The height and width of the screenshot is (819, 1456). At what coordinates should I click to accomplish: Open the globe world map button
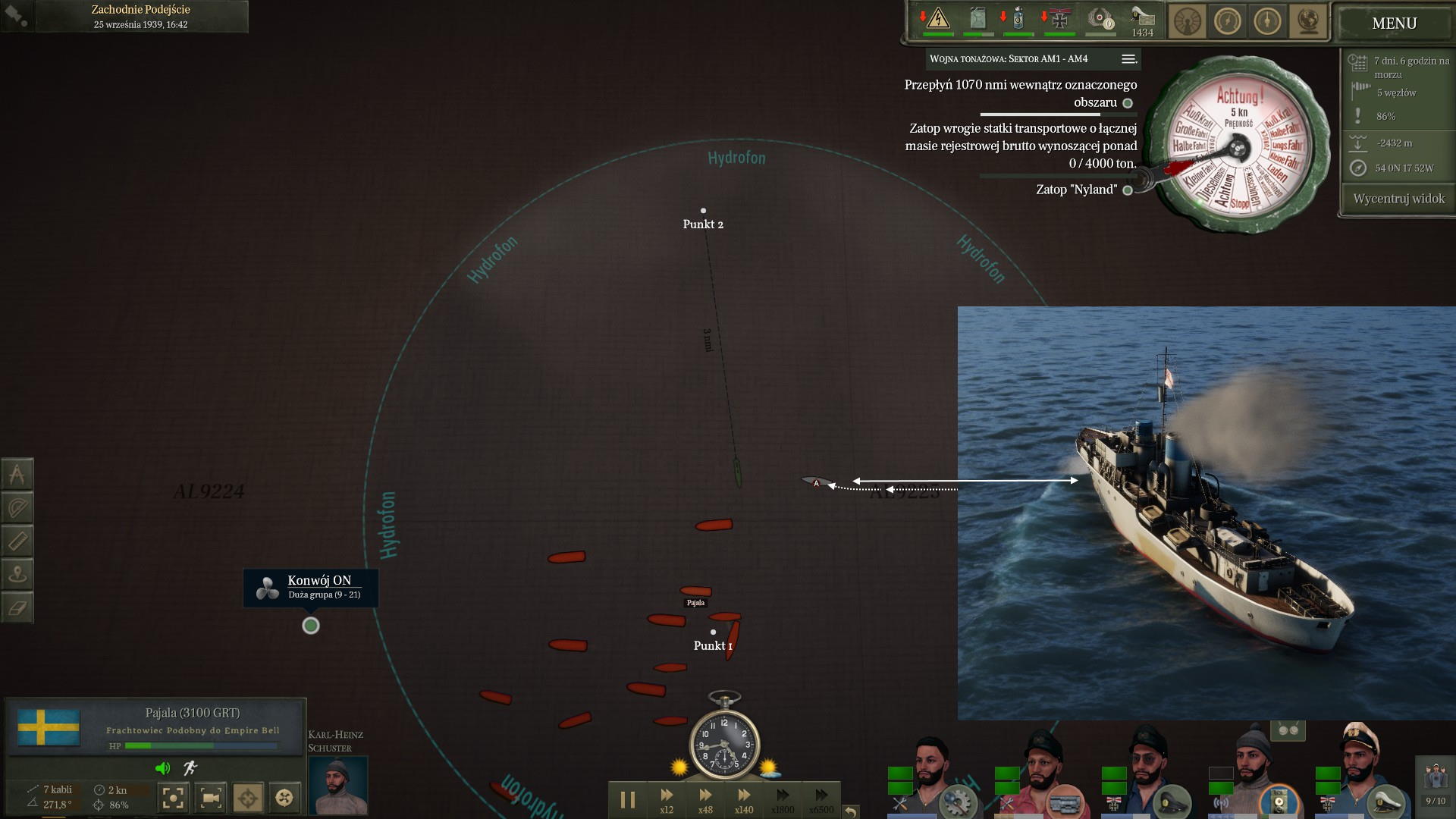(1307, 22)
